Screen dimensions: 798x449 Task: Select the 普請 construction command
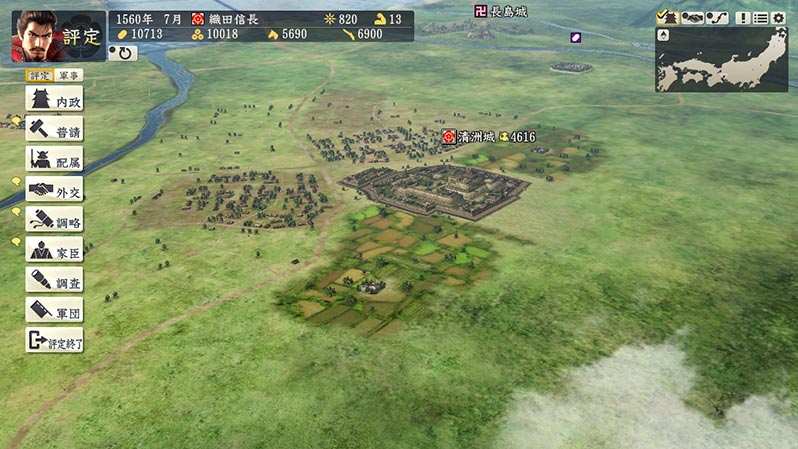(x=54, y=130)
